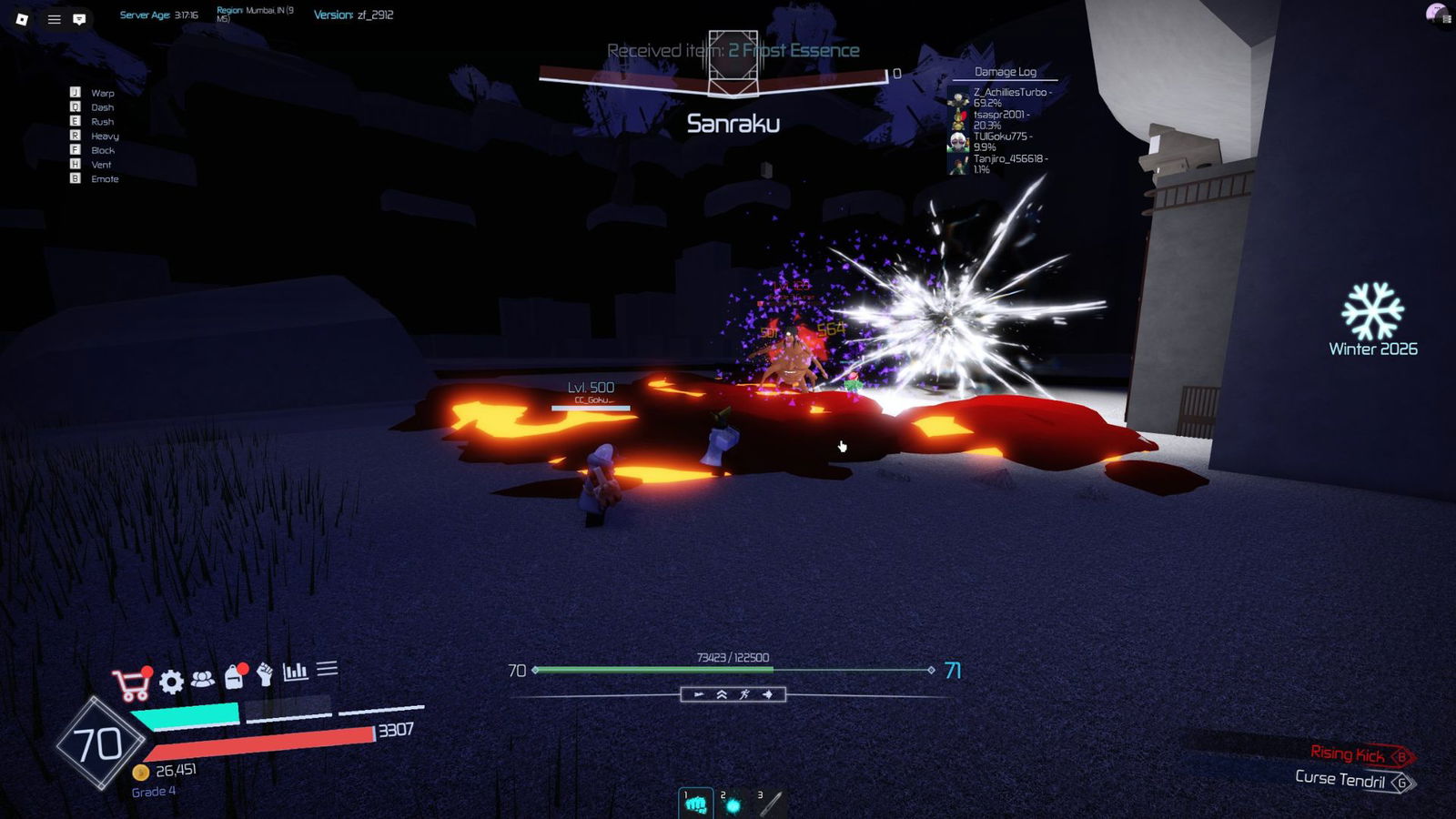Select hotbar slot 3 blade
The width and height of the screenshot is (1456, 819).
click(x=770, y=804)
